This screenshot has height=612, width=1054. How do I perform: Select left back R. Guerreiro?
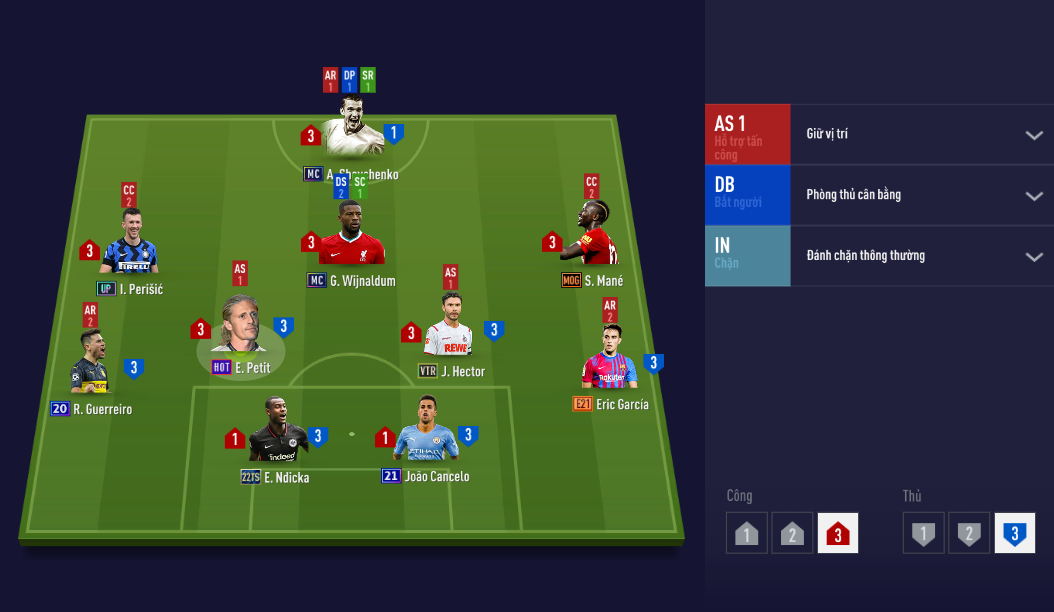[91, 365]
